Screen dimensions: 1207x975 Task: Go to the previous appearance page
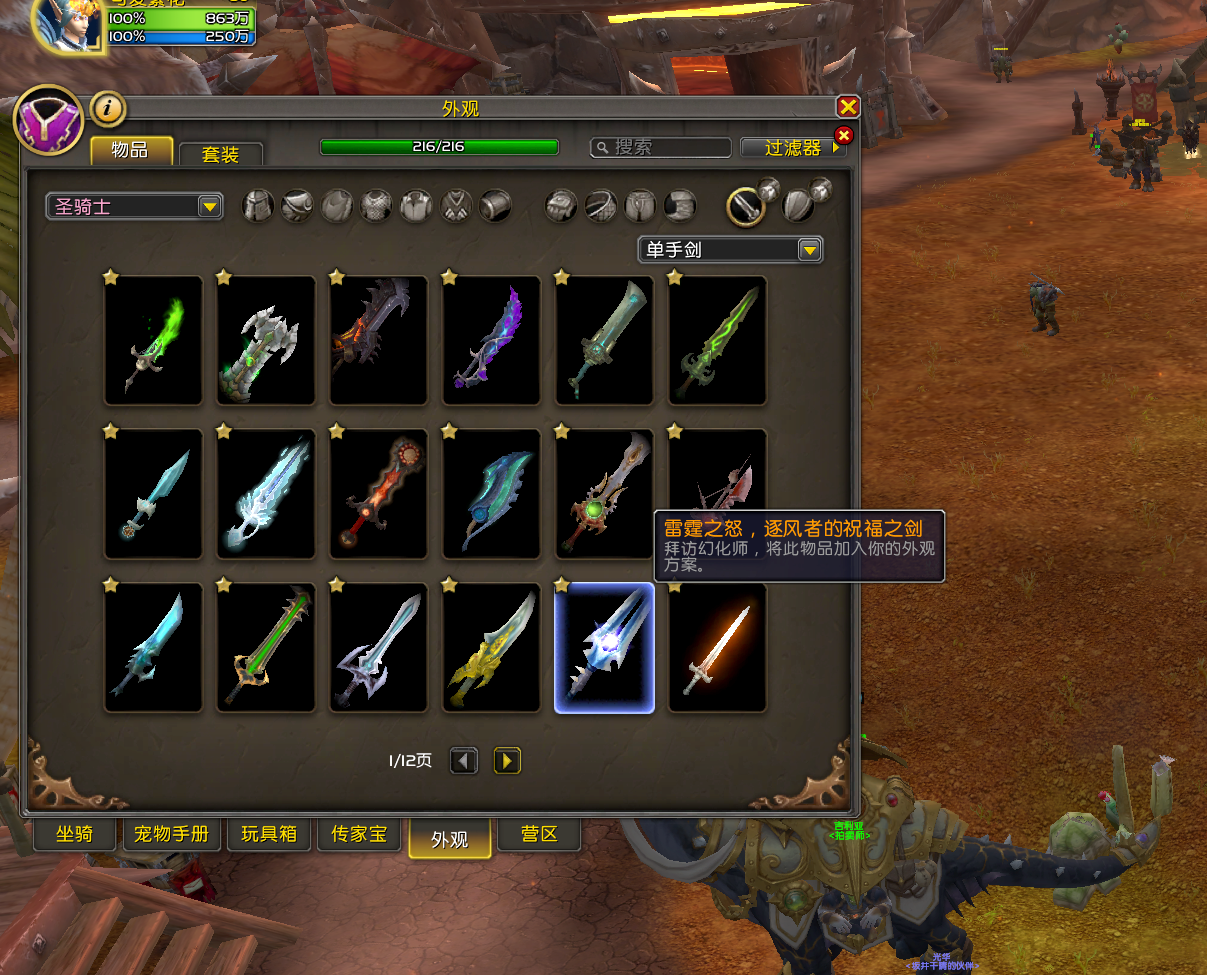coord(464,761)
